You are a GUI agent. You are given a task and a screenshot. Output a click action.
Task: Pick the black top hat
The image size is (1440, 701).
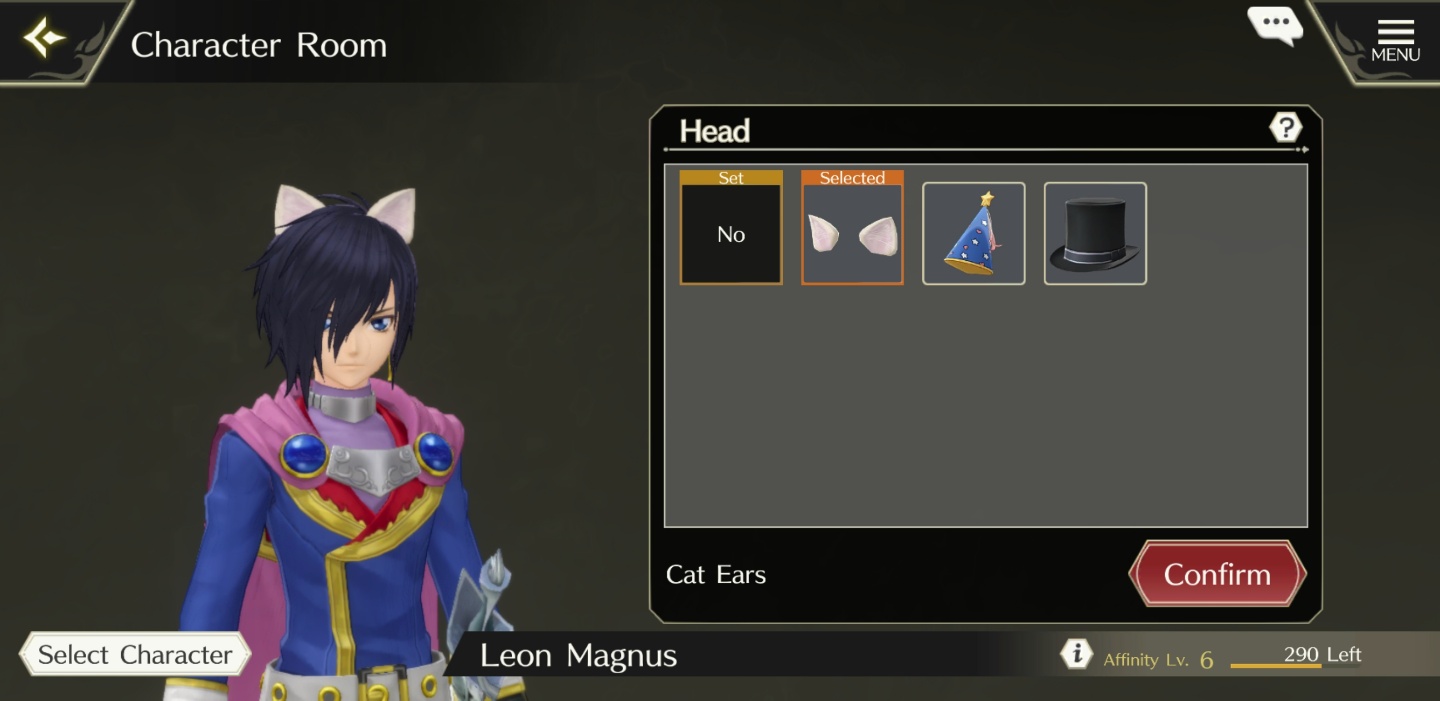coord(1095,234)
